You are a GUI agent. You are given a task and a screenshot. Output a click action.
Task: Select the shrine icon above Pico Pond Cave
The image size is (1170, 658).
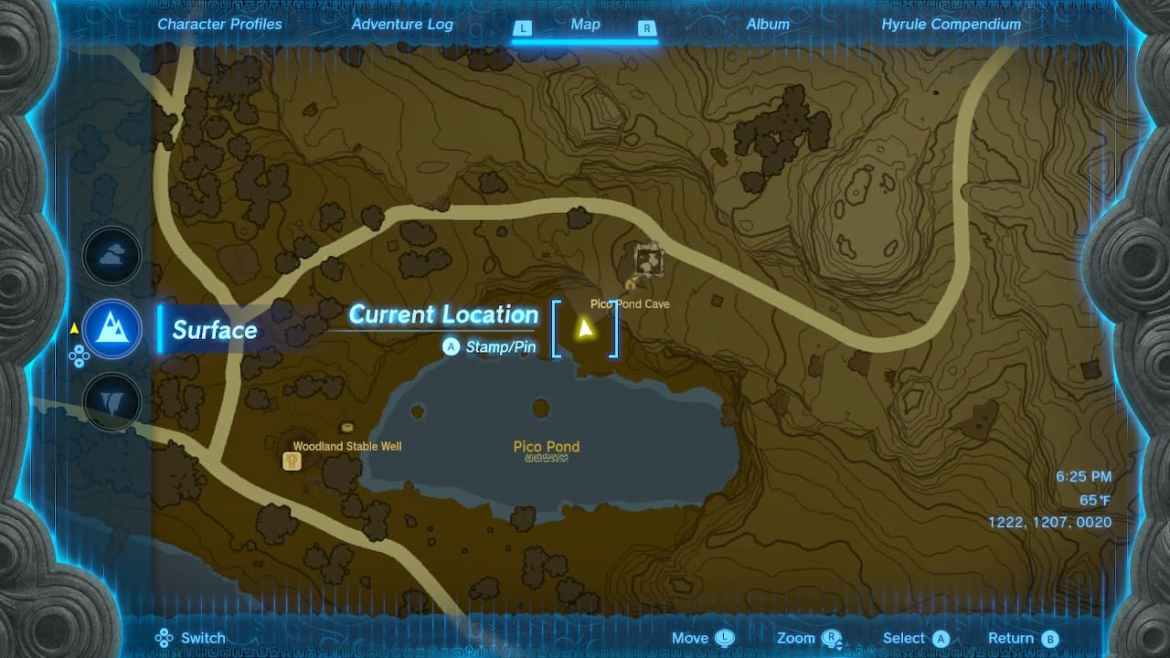pyautogui.click(x=650, y=260)
